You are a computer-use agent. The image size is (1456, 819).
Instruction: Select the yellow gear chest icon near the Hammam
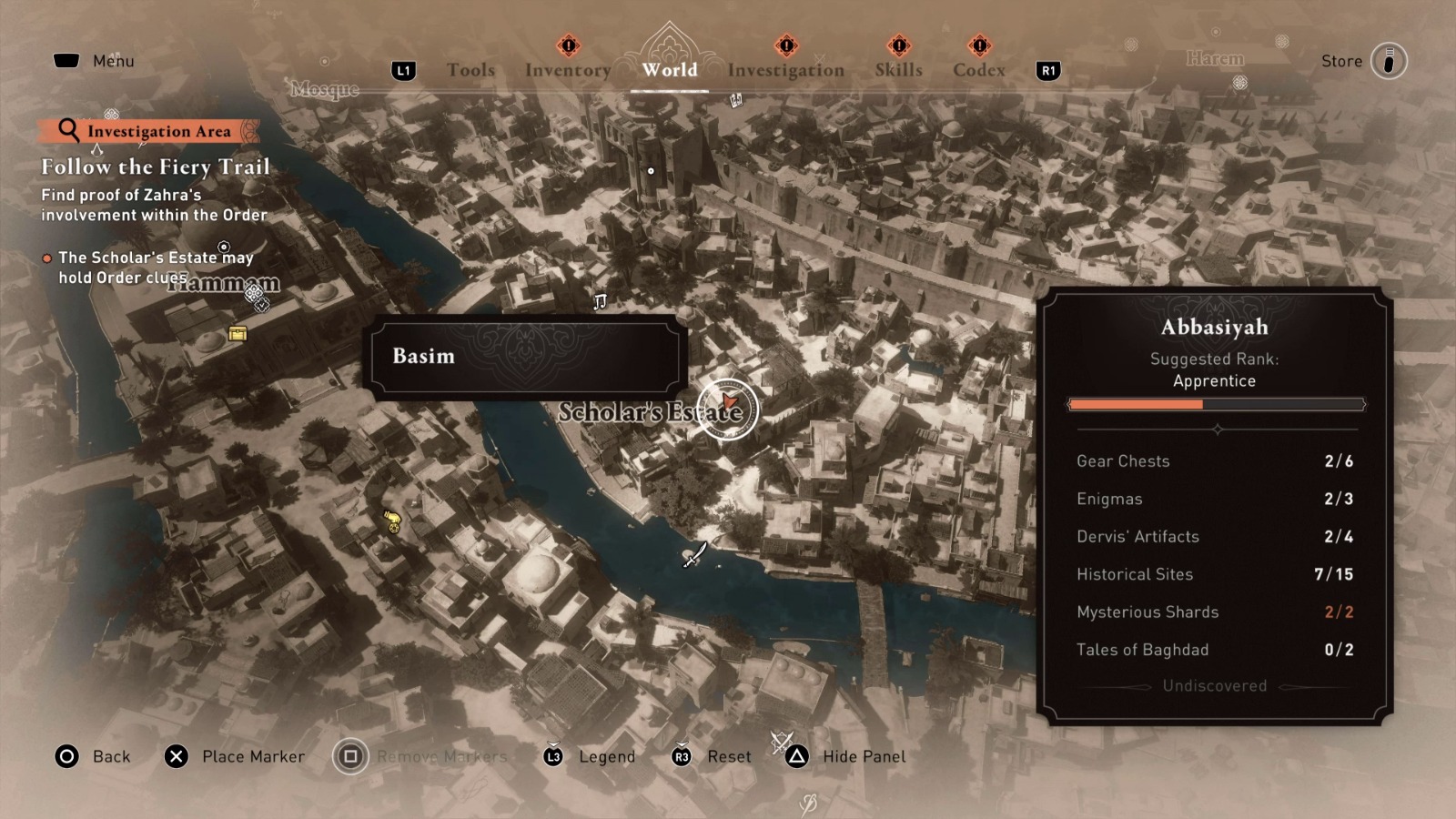coord(238,334)
